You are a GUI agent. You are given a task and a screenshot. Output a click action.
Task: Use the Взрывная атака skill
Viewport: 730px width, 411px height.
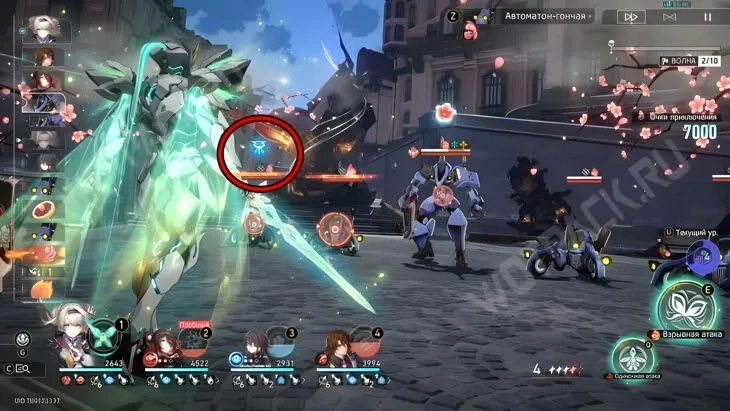684,306
